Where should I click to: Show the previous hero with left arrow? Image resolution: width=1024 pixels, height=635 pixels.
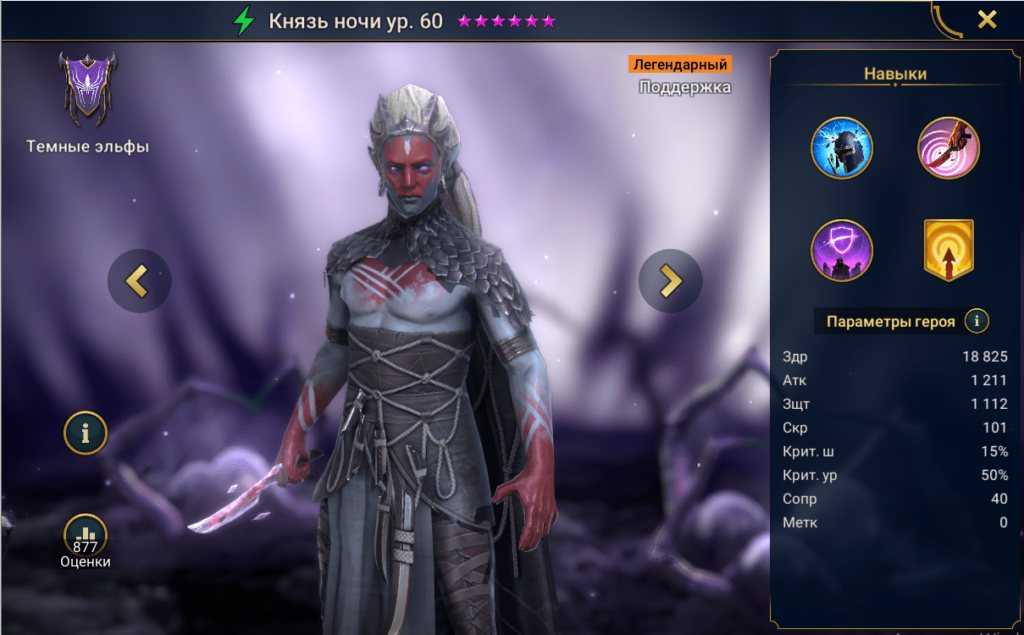138,281
